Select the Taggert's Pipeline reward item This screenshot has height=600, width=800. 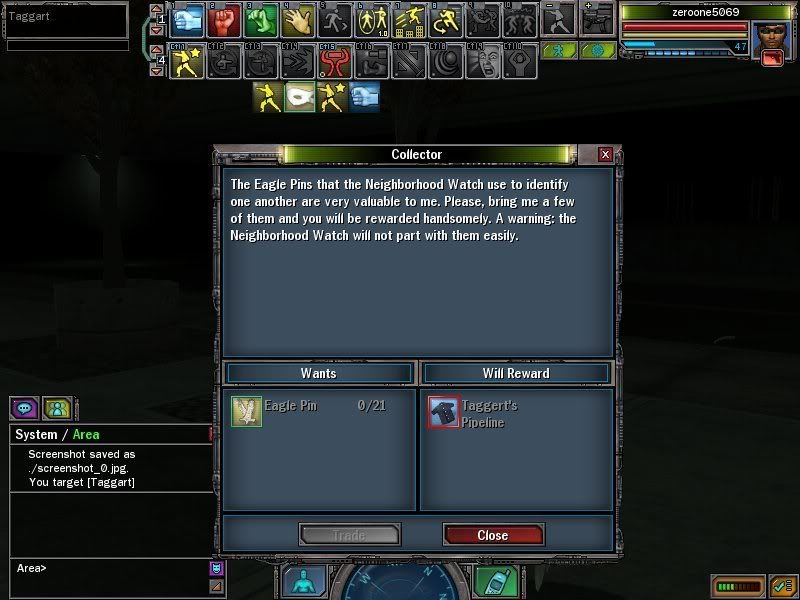coord(444,412)
